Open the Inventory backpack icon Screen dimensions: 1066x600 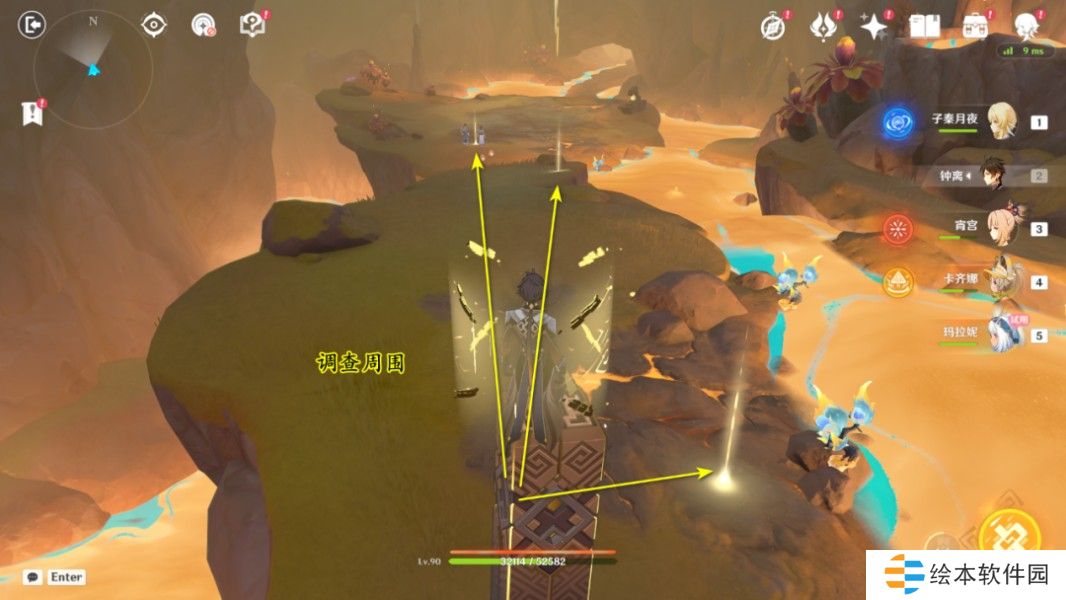pyautogui.click(x=976, y=27)
